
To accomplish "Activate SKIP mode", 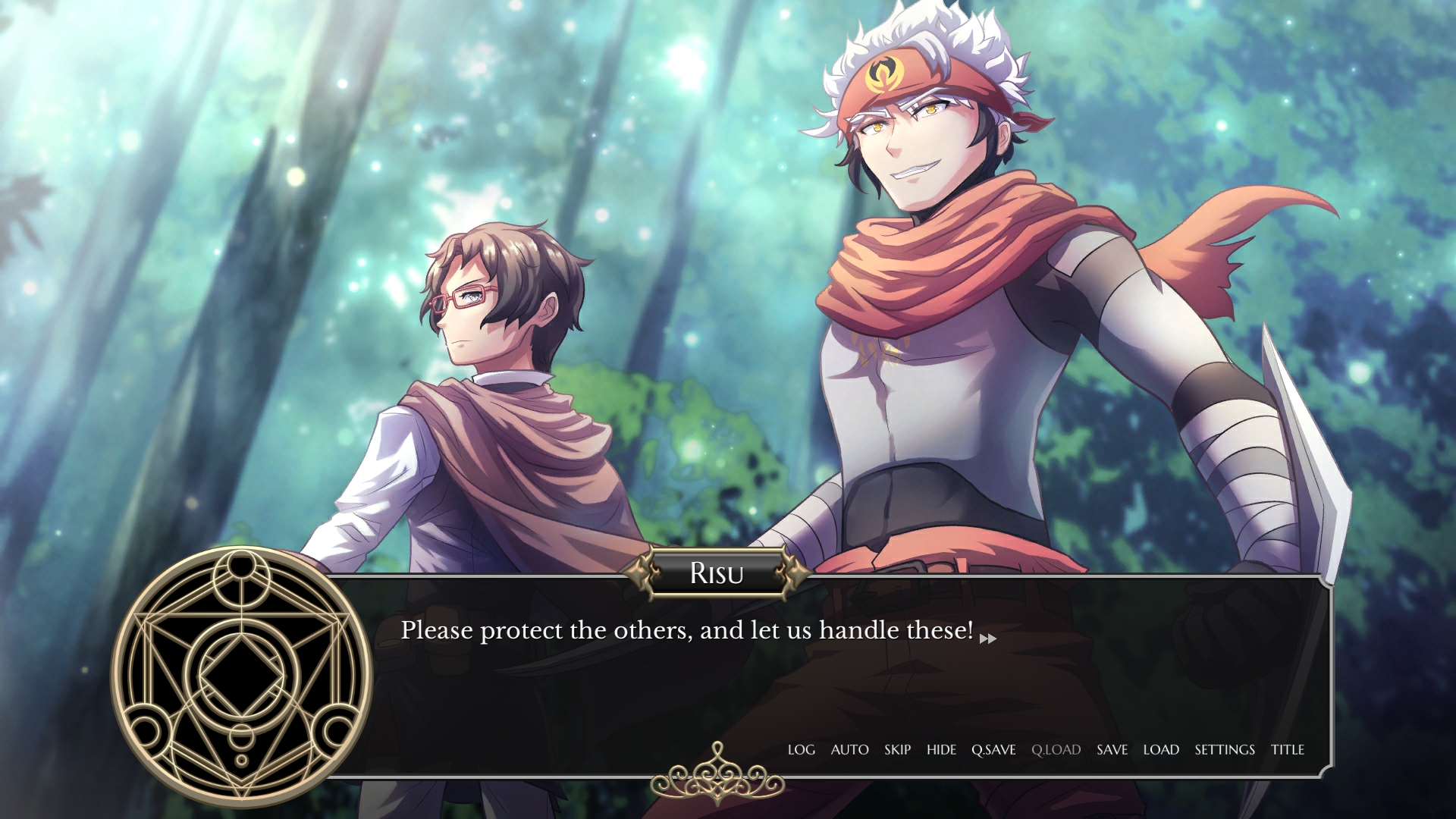I will point(897,750).
